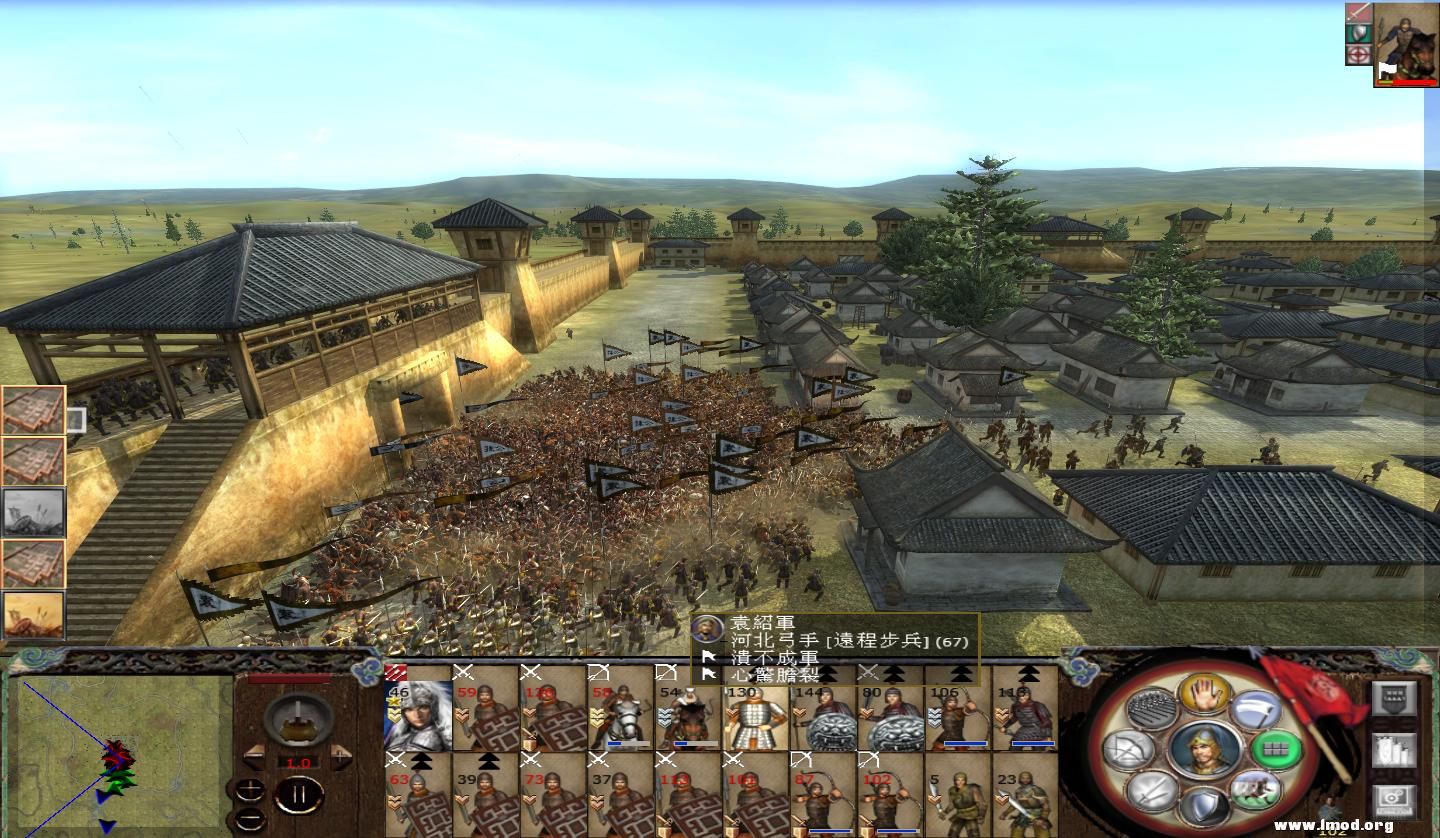This screenshot has width=1440, height=838.
Task: Activate the halt order hand icon
Action: [1203, 693]
